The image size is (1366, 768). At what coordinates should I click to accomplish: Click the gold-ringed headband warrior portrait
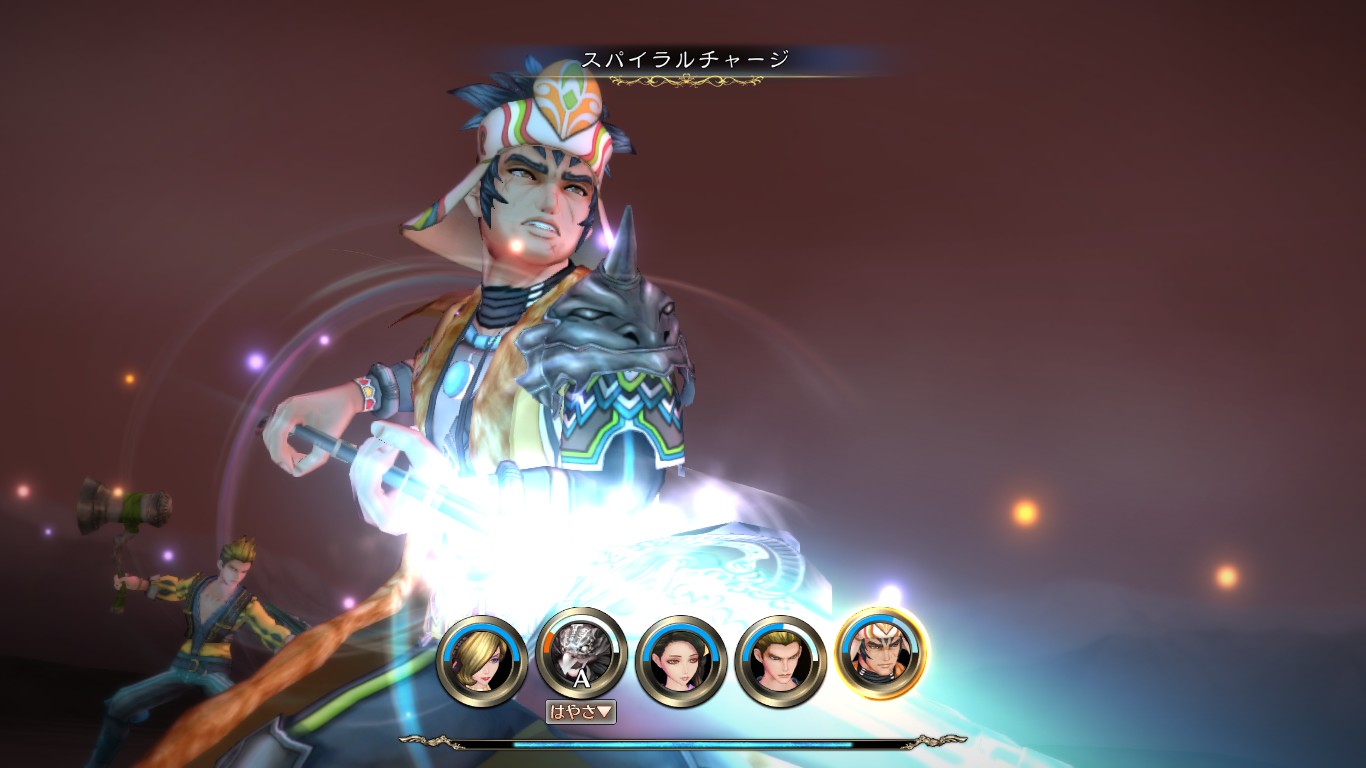coord(880,652)
